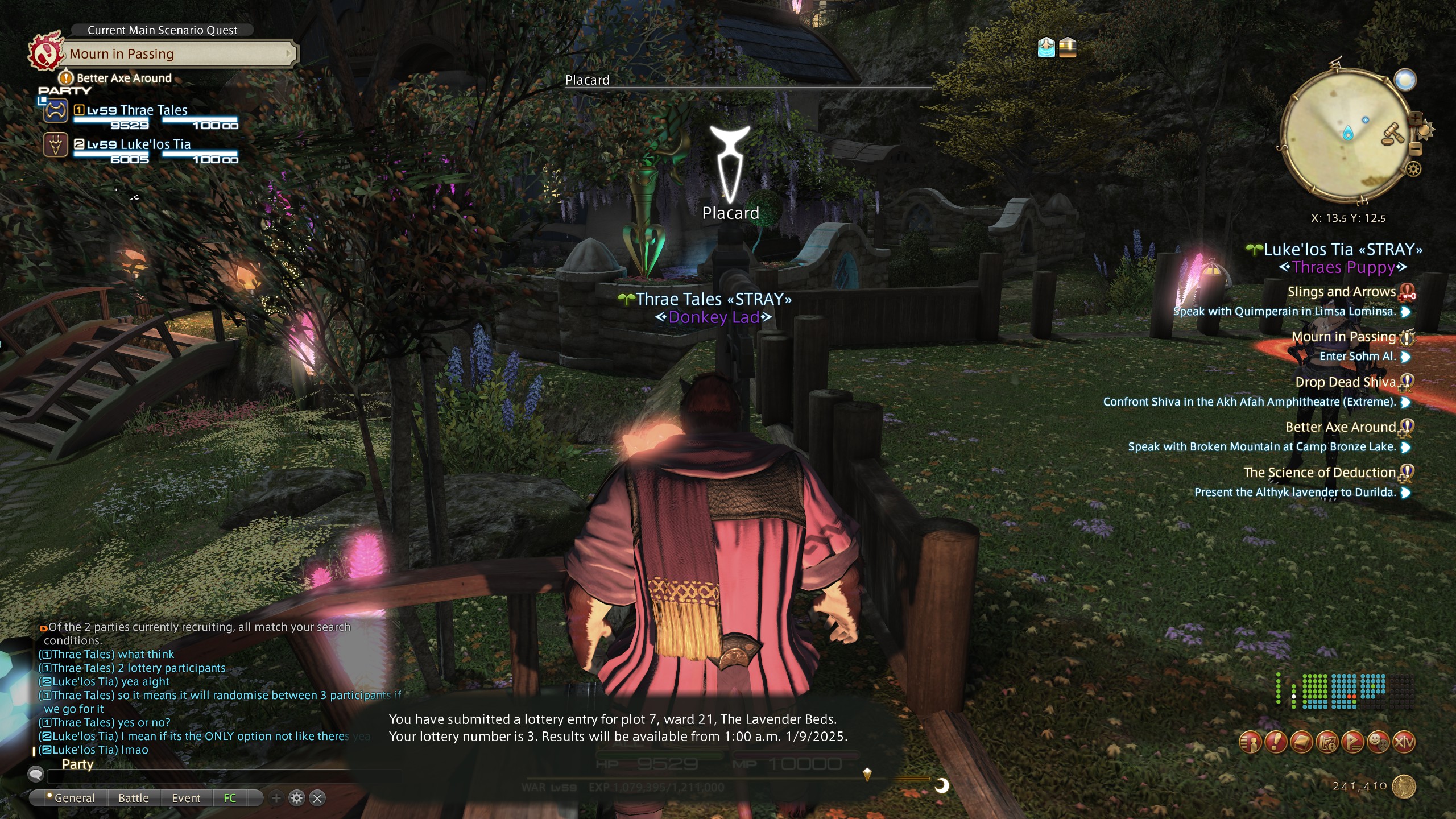The width and height of the screenshot is (1456, 819).
Task: Open minimap settings gear
Action: [1414, 169]
